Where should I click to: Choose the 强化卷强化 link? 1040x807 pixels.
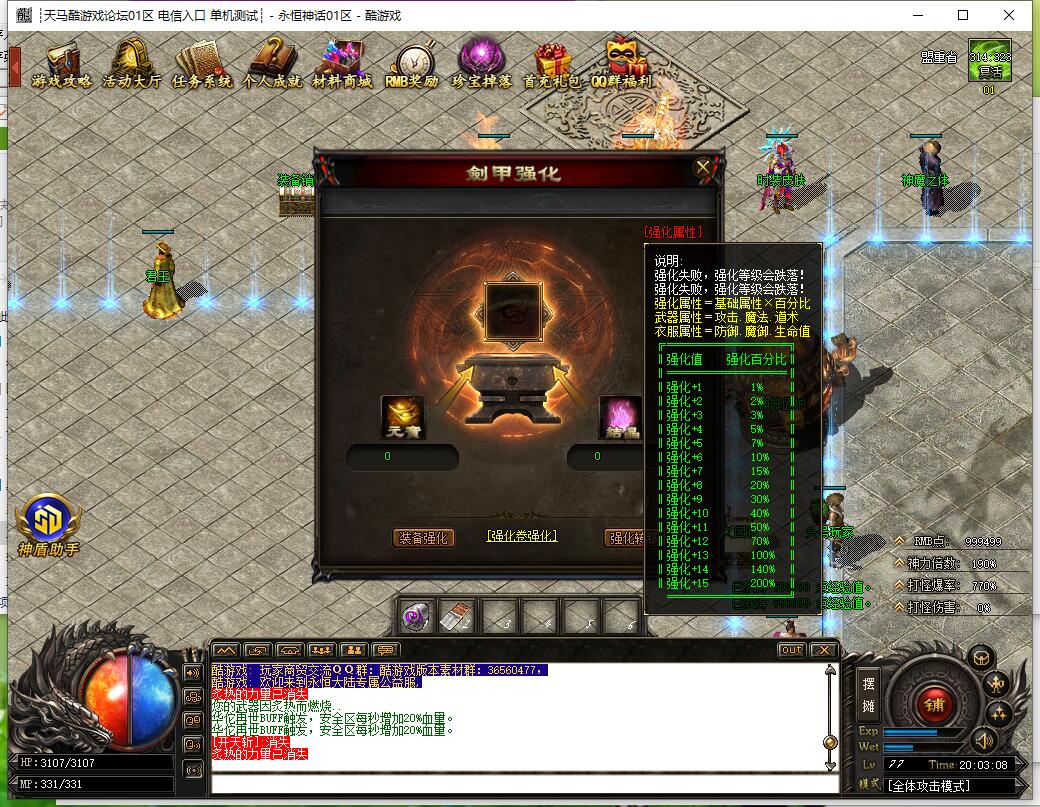click(x=521, y=536)
